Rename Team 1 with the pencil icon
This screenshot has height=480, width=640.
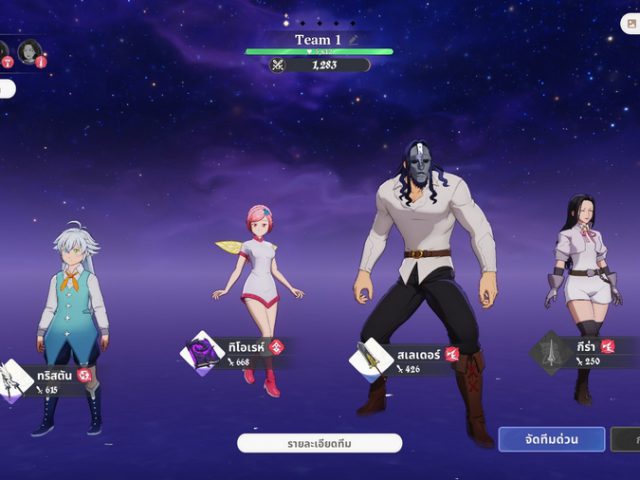(352, 40)
